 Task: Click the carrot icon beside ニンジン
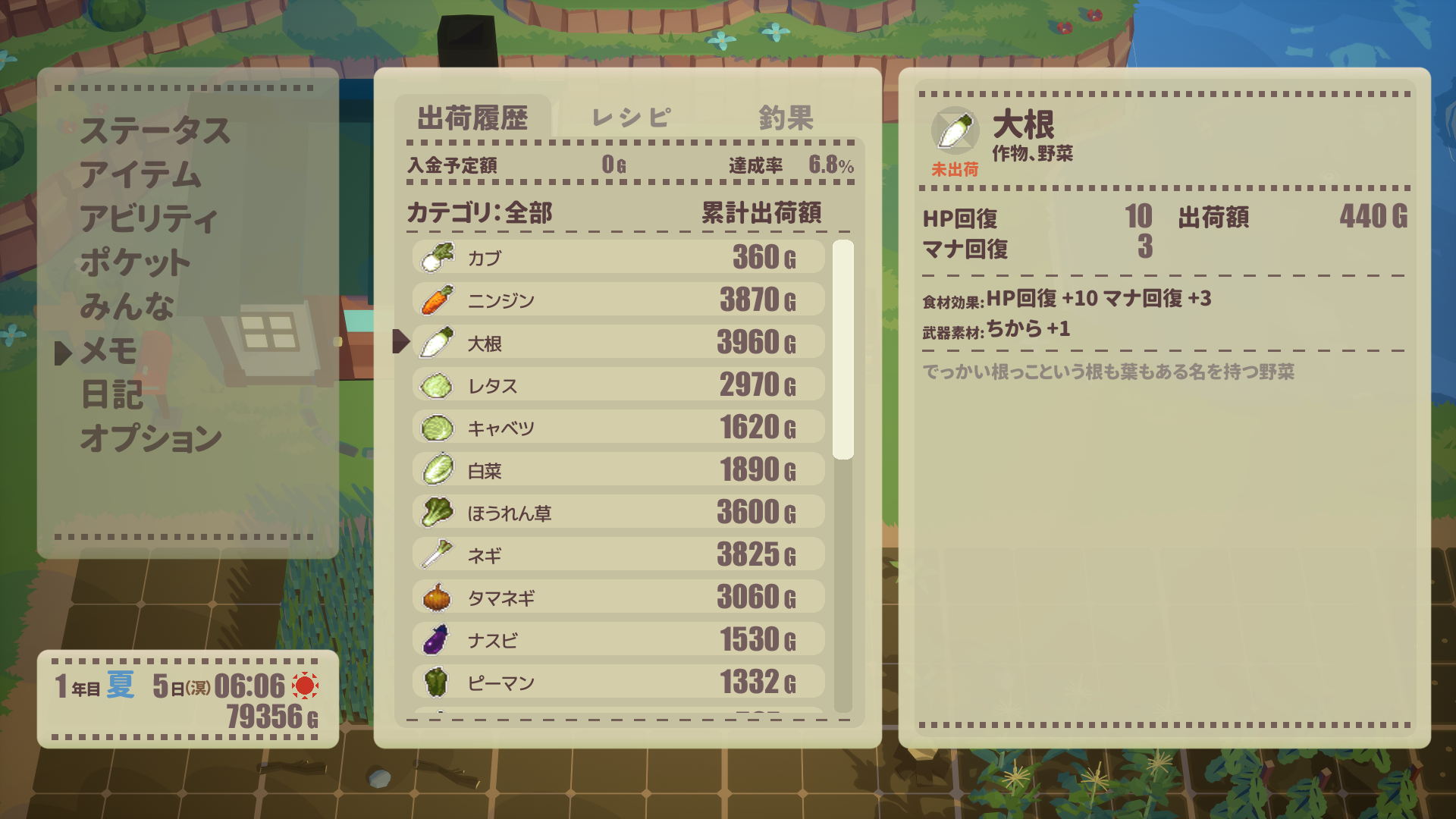tap(436, 299)
